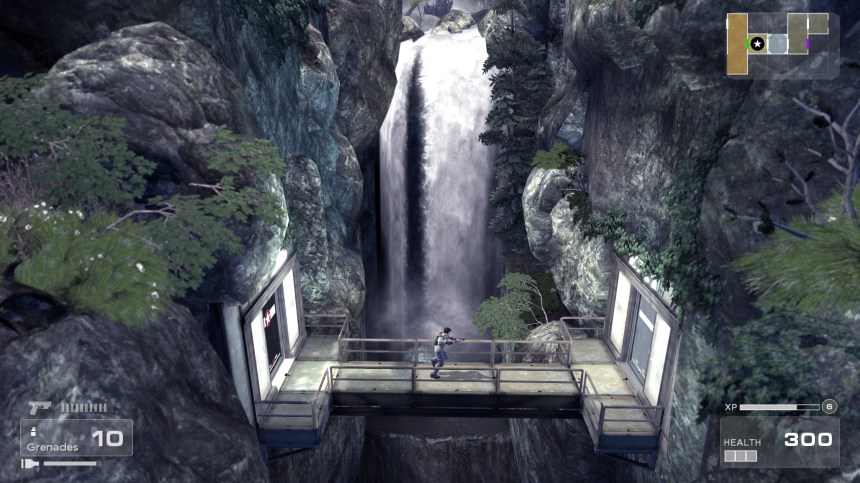Click the star player marker on minimap
The width and height of the screenshot is (860, 483).
point(758,44)
